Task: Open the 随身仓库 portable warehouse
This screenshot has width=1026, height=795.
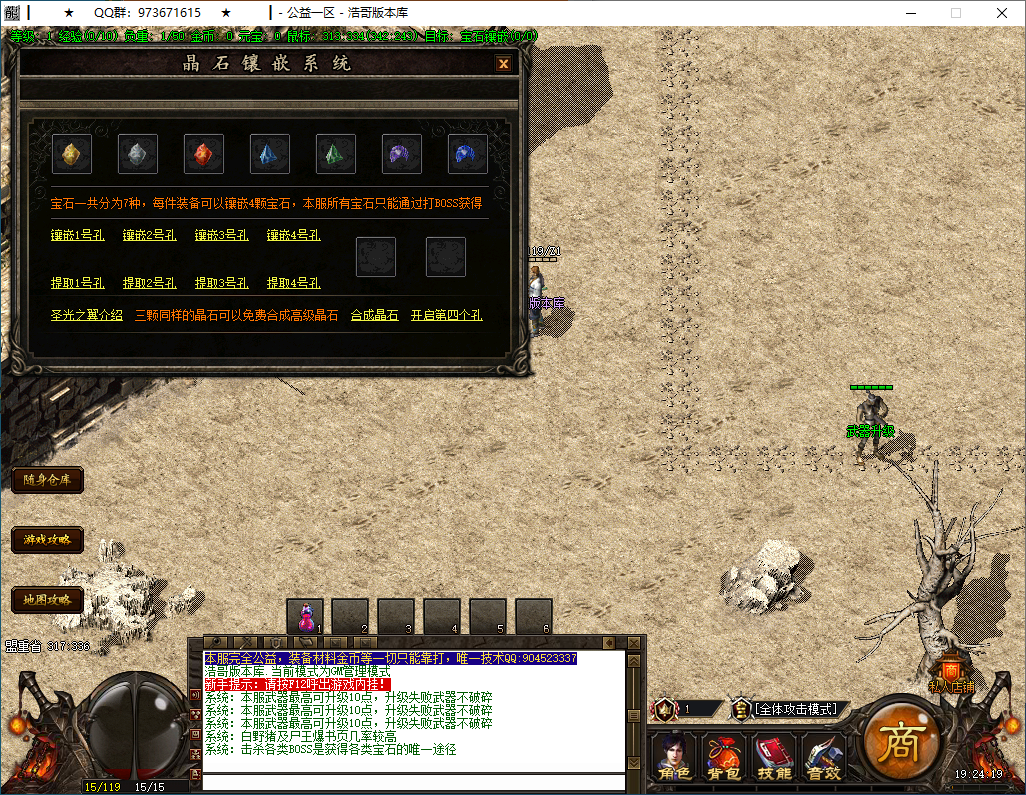Action: pos(48,480)
